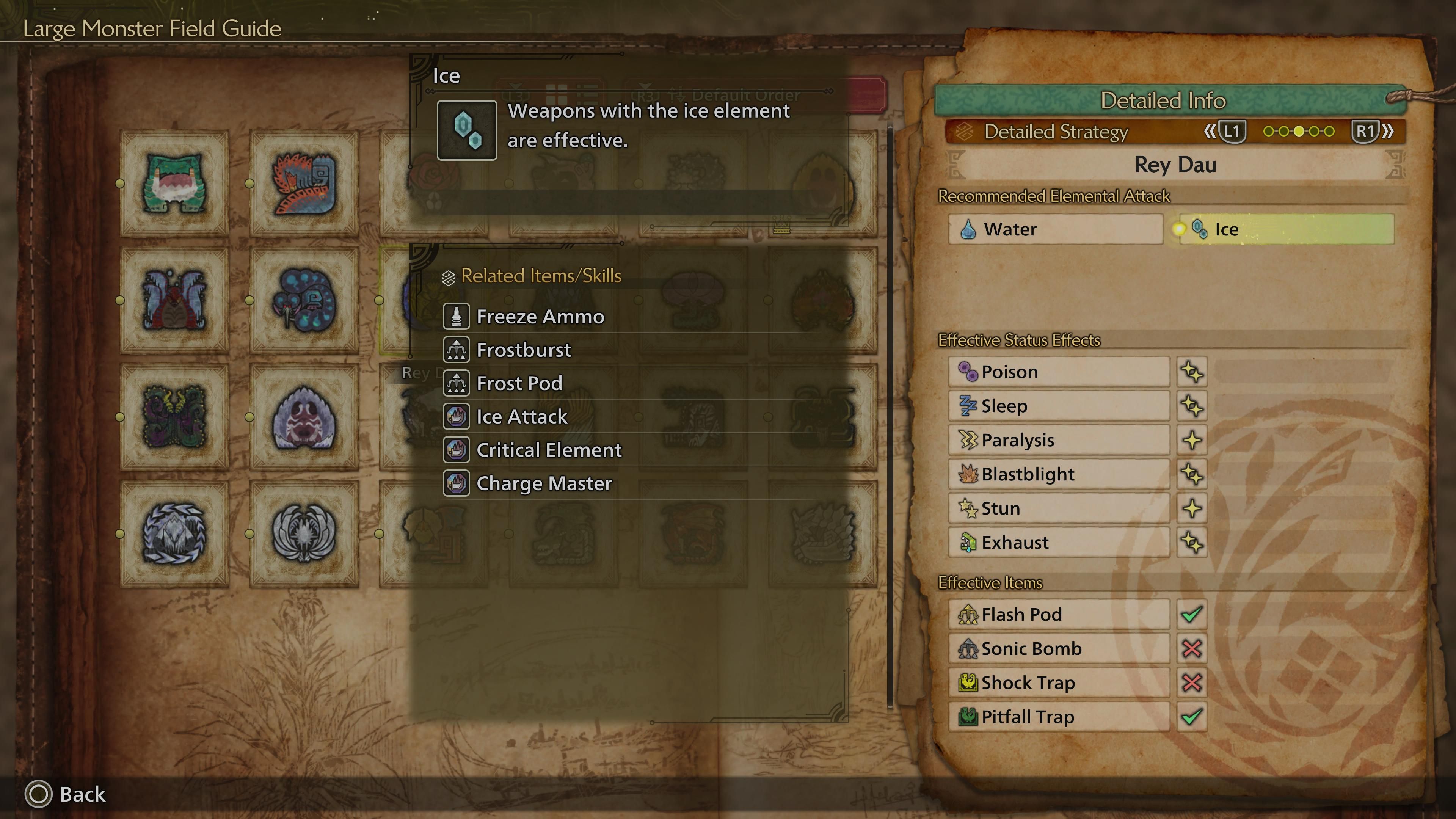The image size is (1456, 819).
Task: Select the Flash Pod item icon
Action: 970,614
